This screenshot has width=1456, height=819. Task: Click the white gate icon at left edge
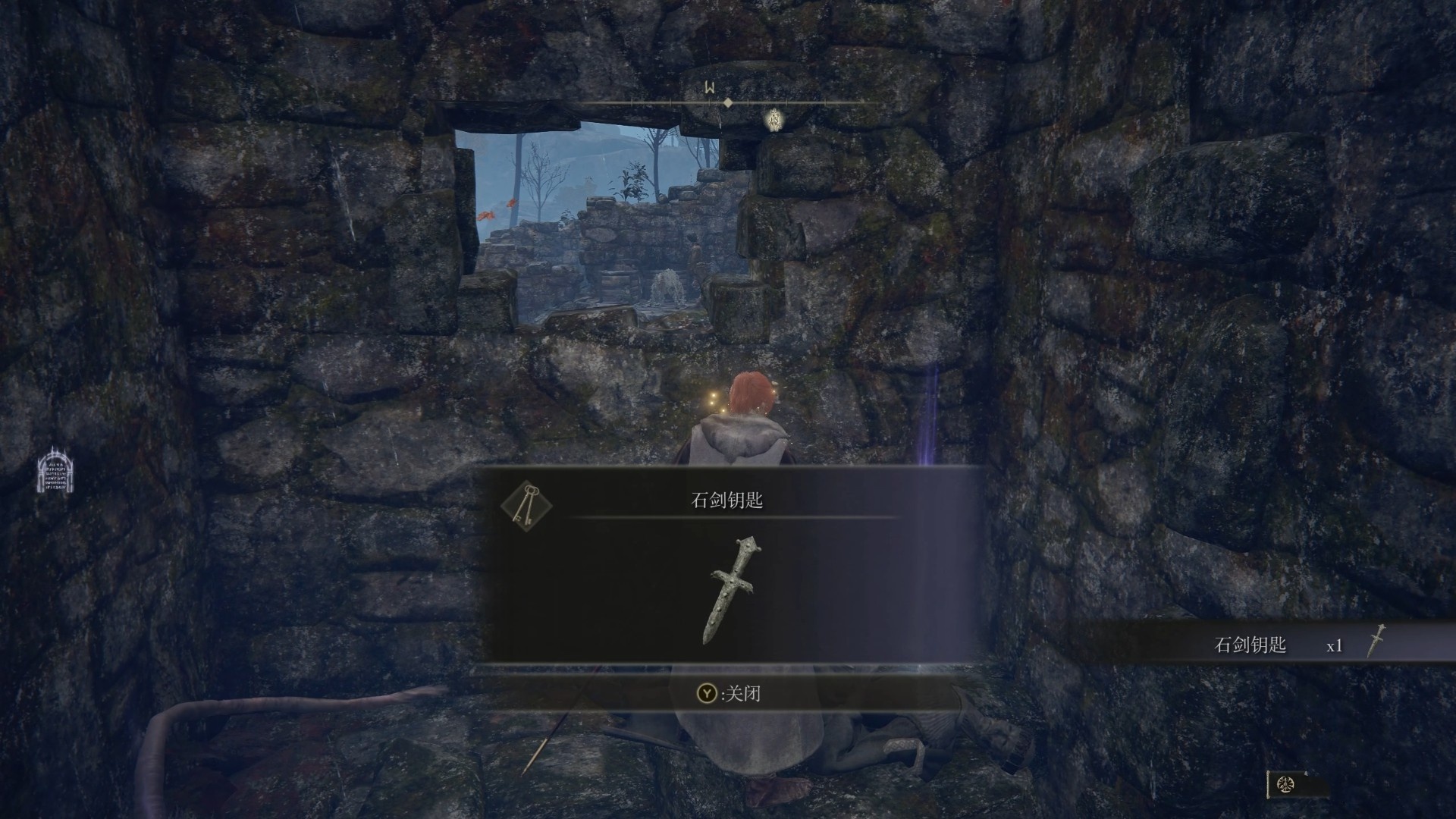55,470
